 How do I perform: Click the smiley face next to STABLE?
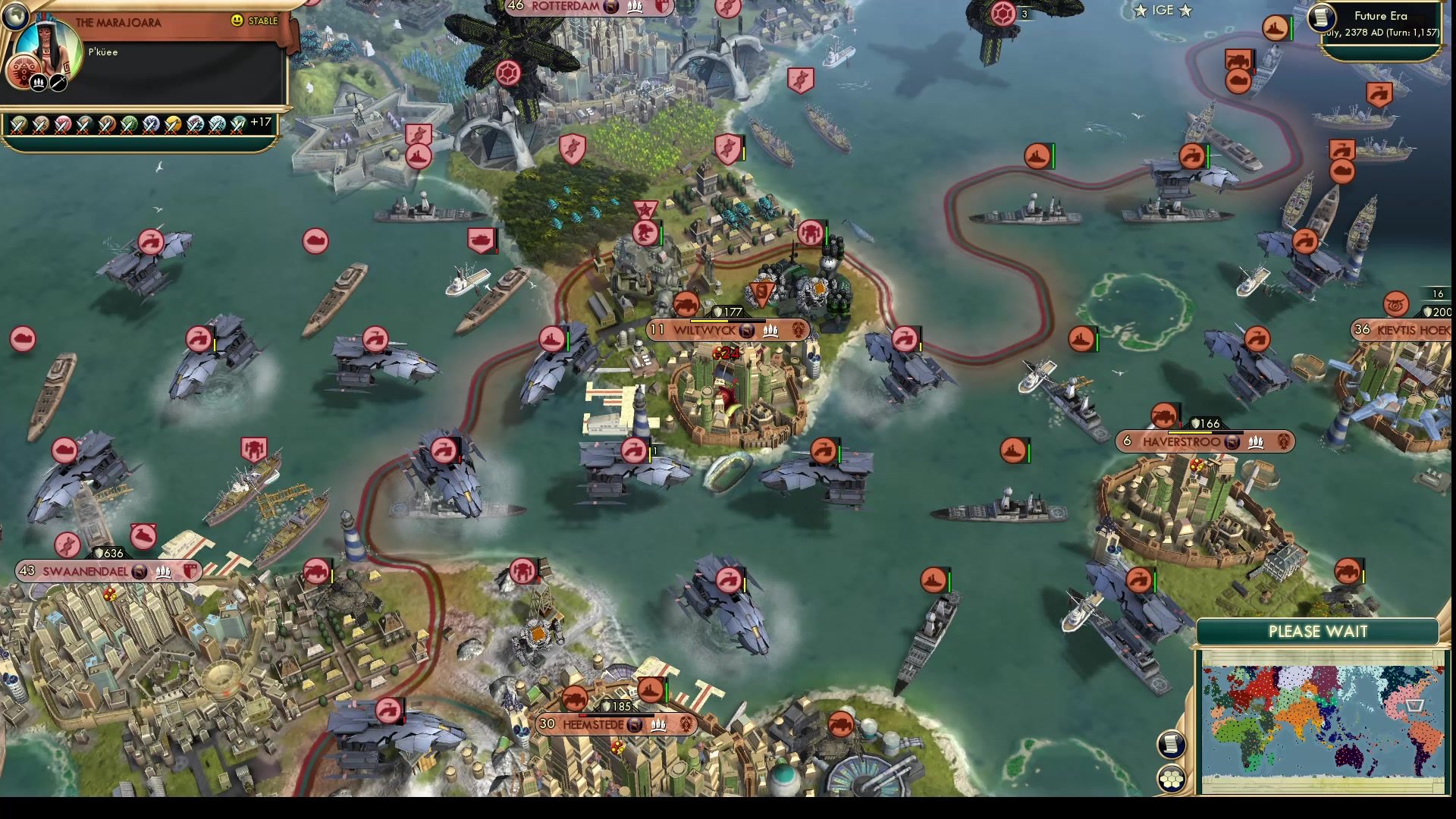coord(239,22)
